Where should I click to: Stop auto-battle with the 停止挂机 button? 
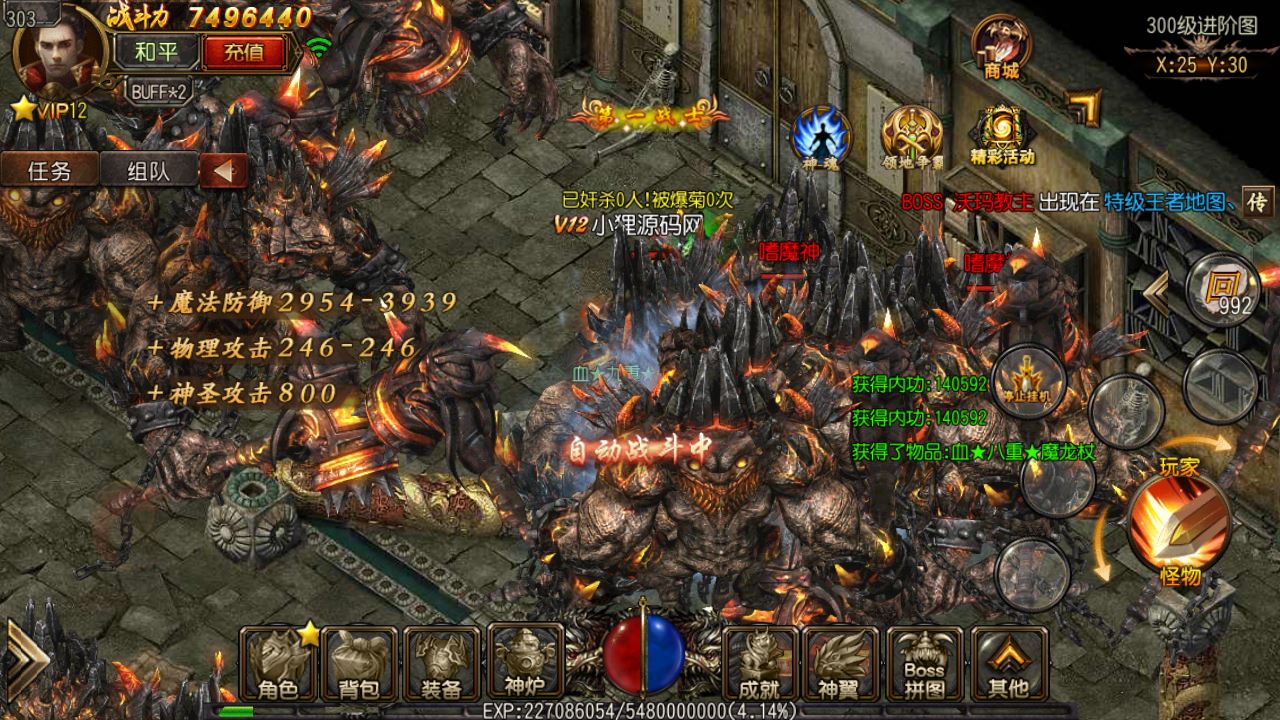coord(1027,381)
